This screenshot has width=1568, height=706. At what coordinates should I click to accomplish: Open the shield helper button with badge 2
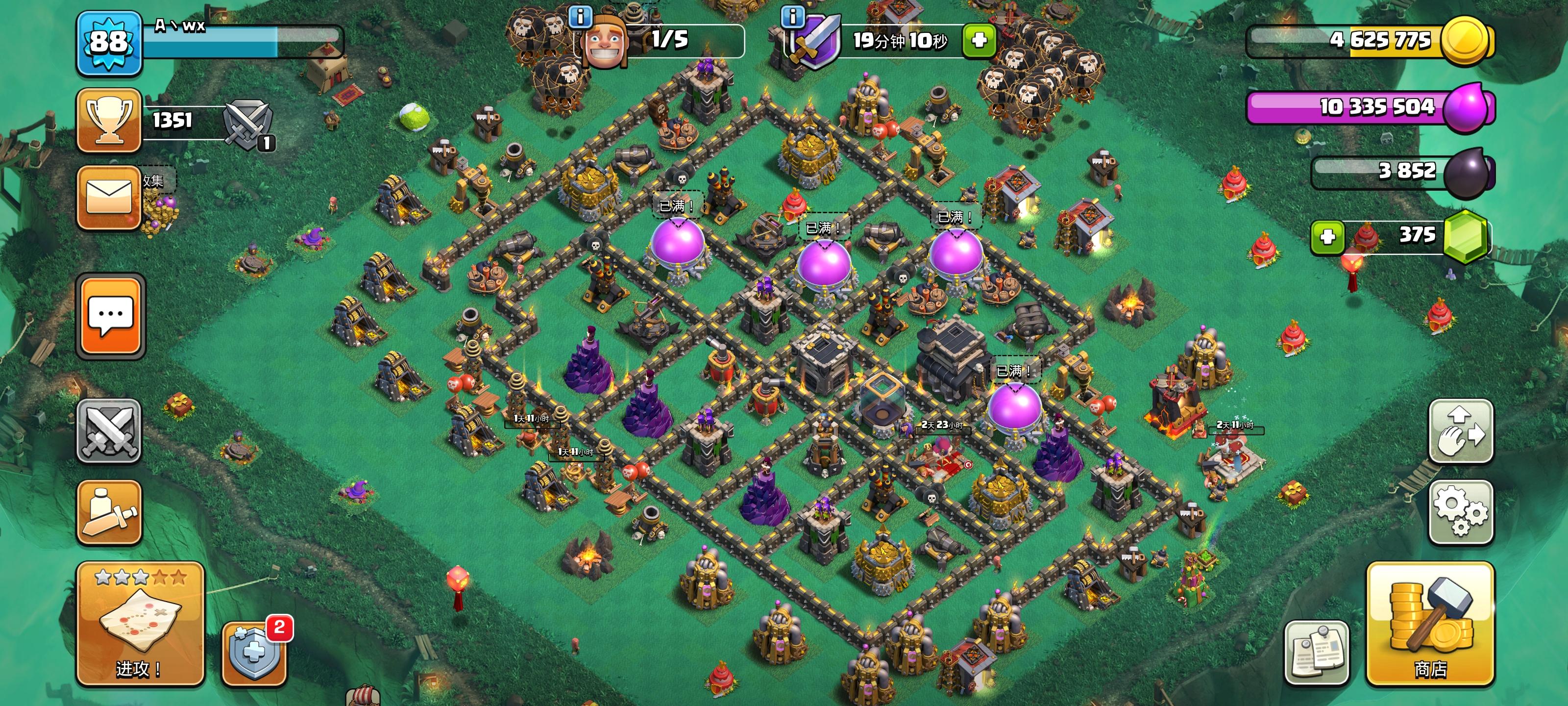254,654
